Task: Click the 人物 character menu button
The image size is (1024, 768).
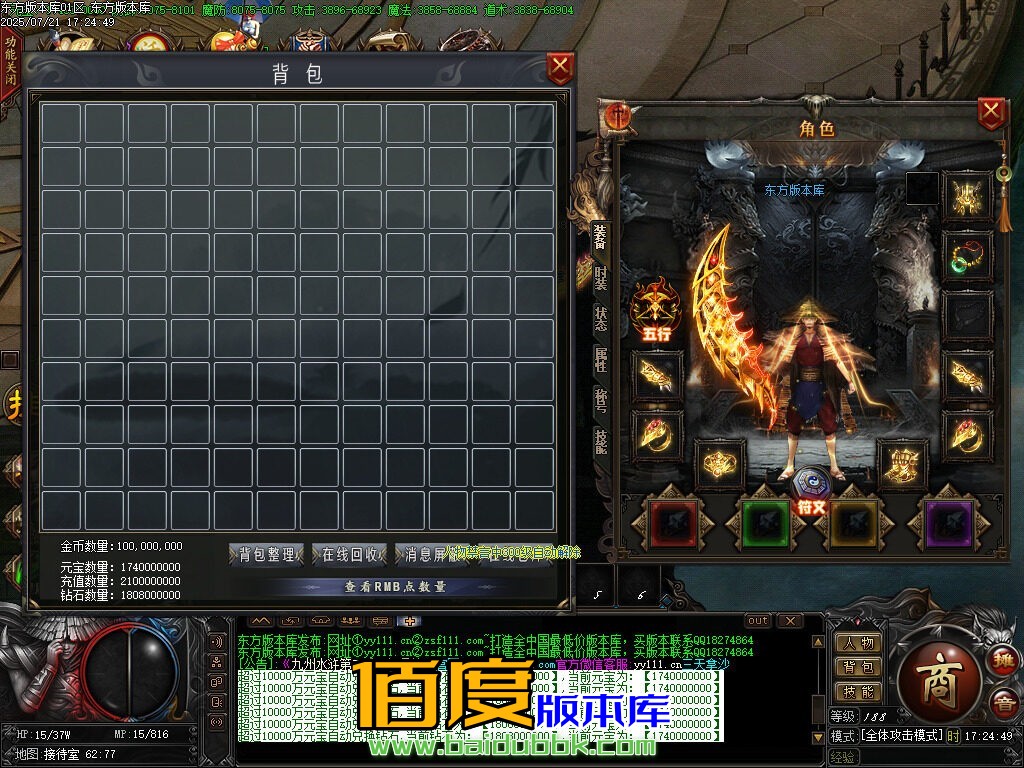Action: pyautogui.click(x=858, y=643)
